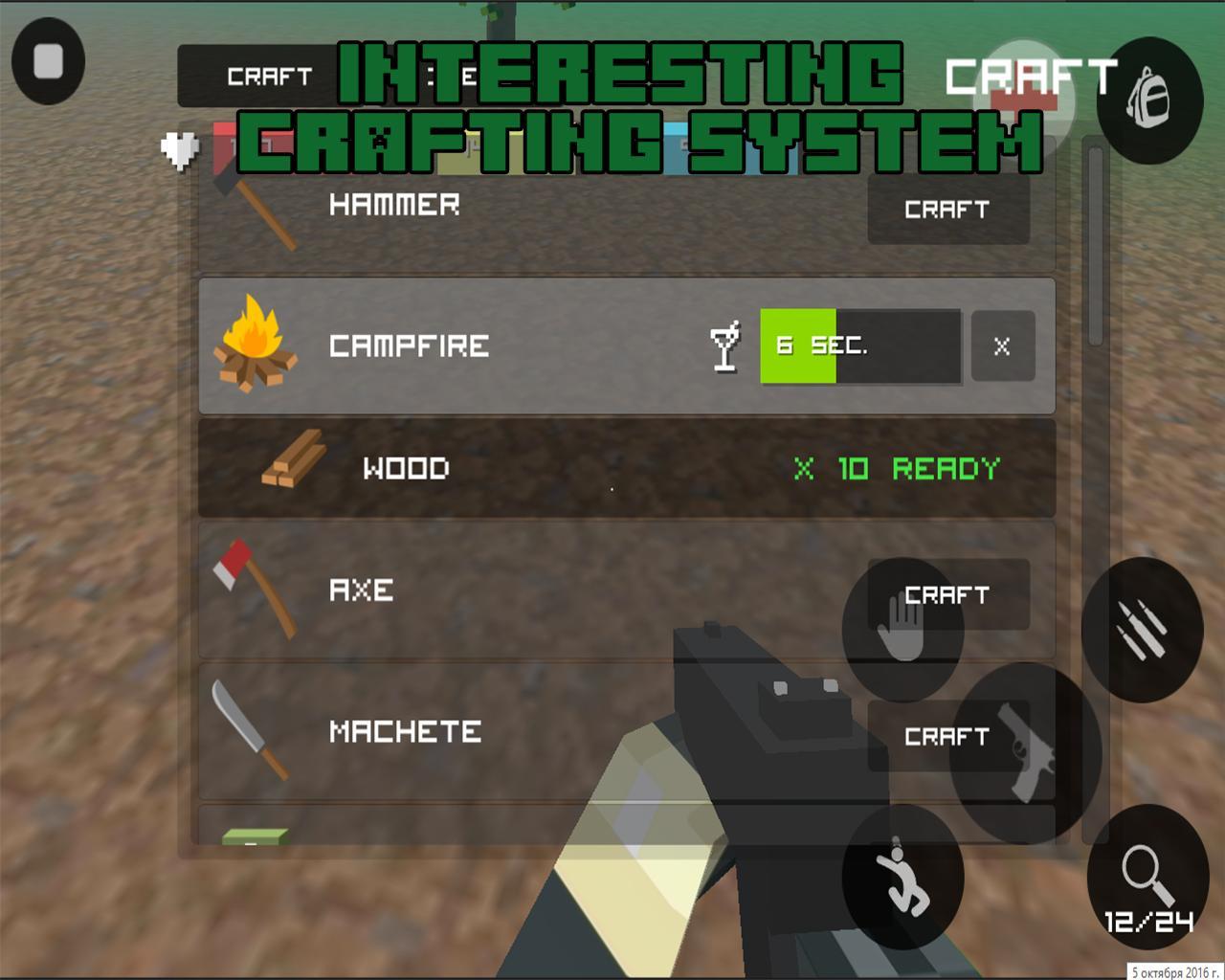Tap the ammo bullets icon
Screen dimensions: 1225x980
point(1141,630)
